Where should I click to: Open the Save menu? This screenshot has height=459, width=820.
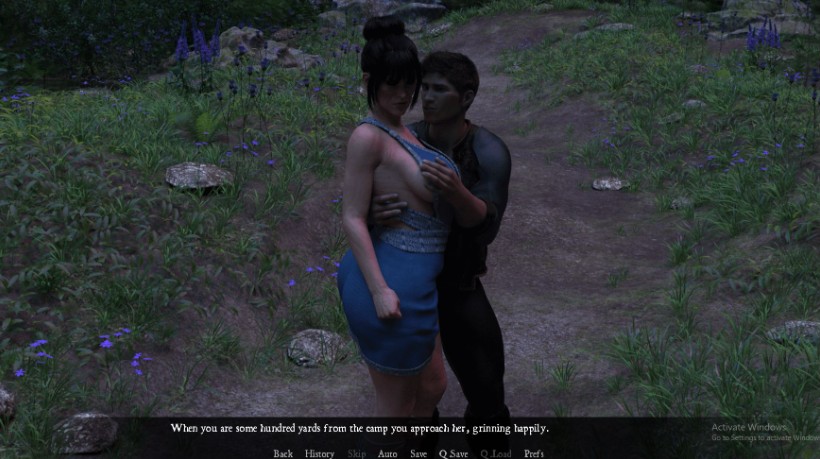[x=418, y=453]
